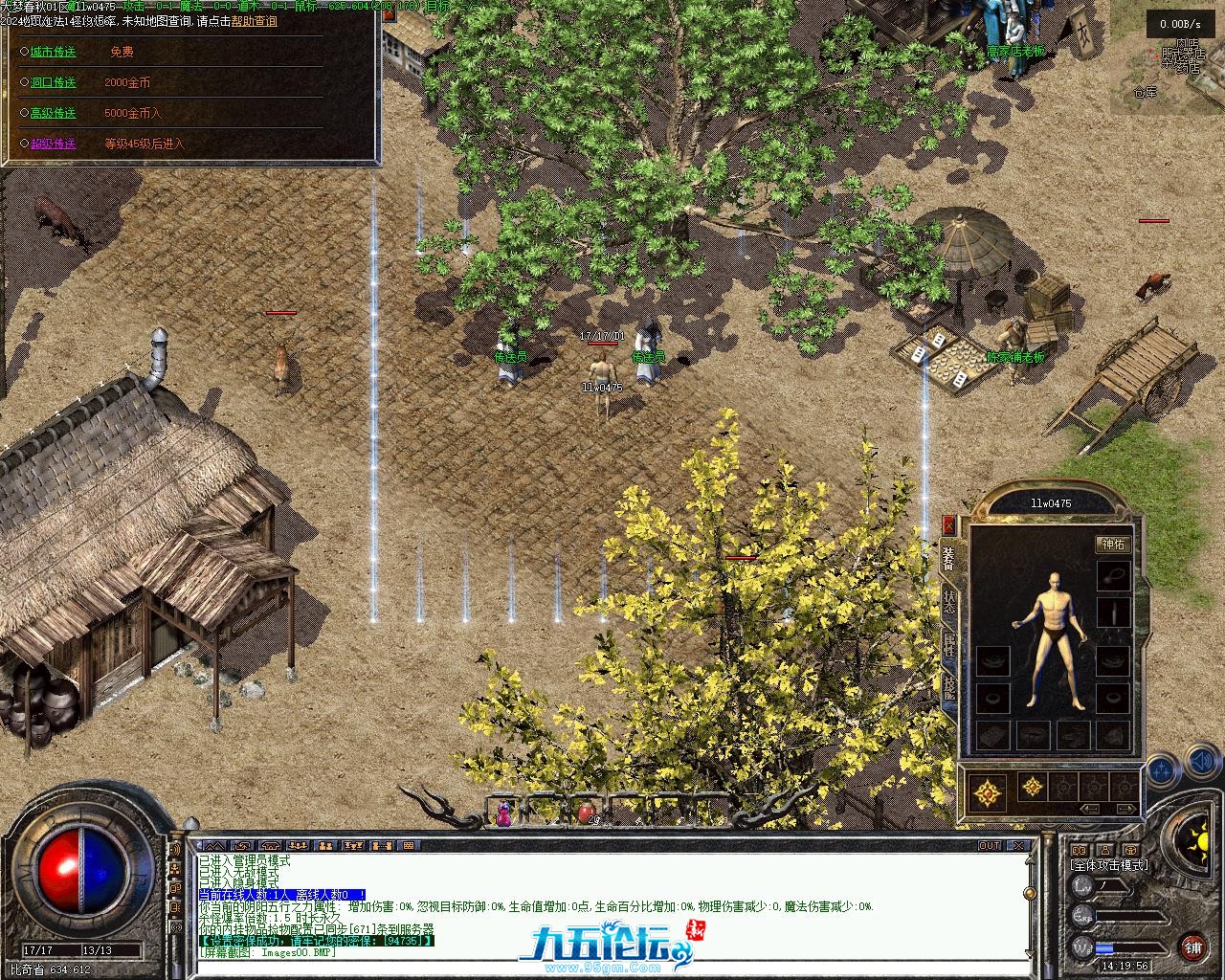Close the chat log with X button
The height and width of the screenshot is (980, 1225).
[x=1020, y=846]
